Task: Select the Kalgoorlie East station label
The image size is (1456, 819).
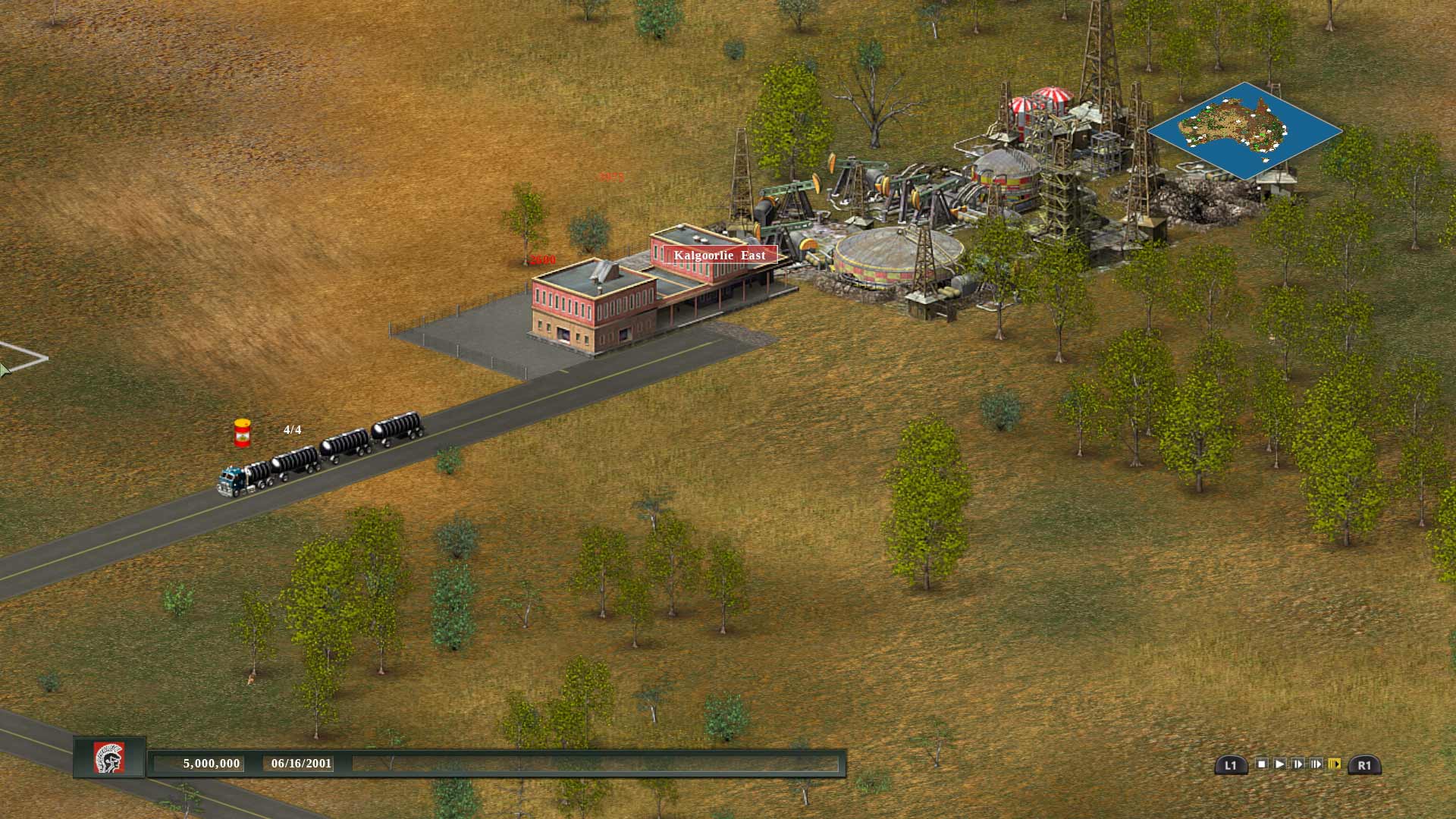Action: pos(720,256)
